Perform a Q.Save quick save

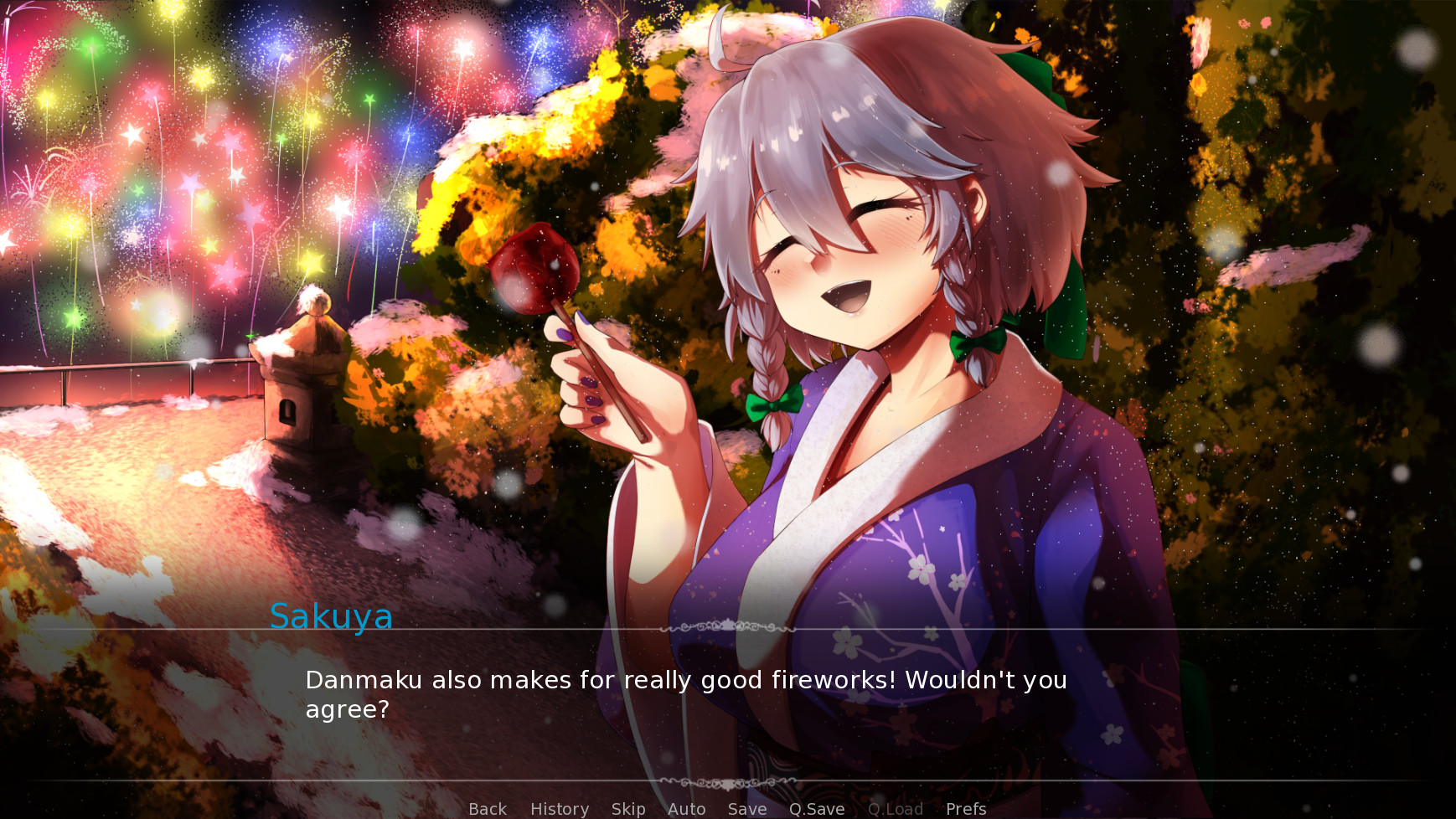tap(817, 809)
